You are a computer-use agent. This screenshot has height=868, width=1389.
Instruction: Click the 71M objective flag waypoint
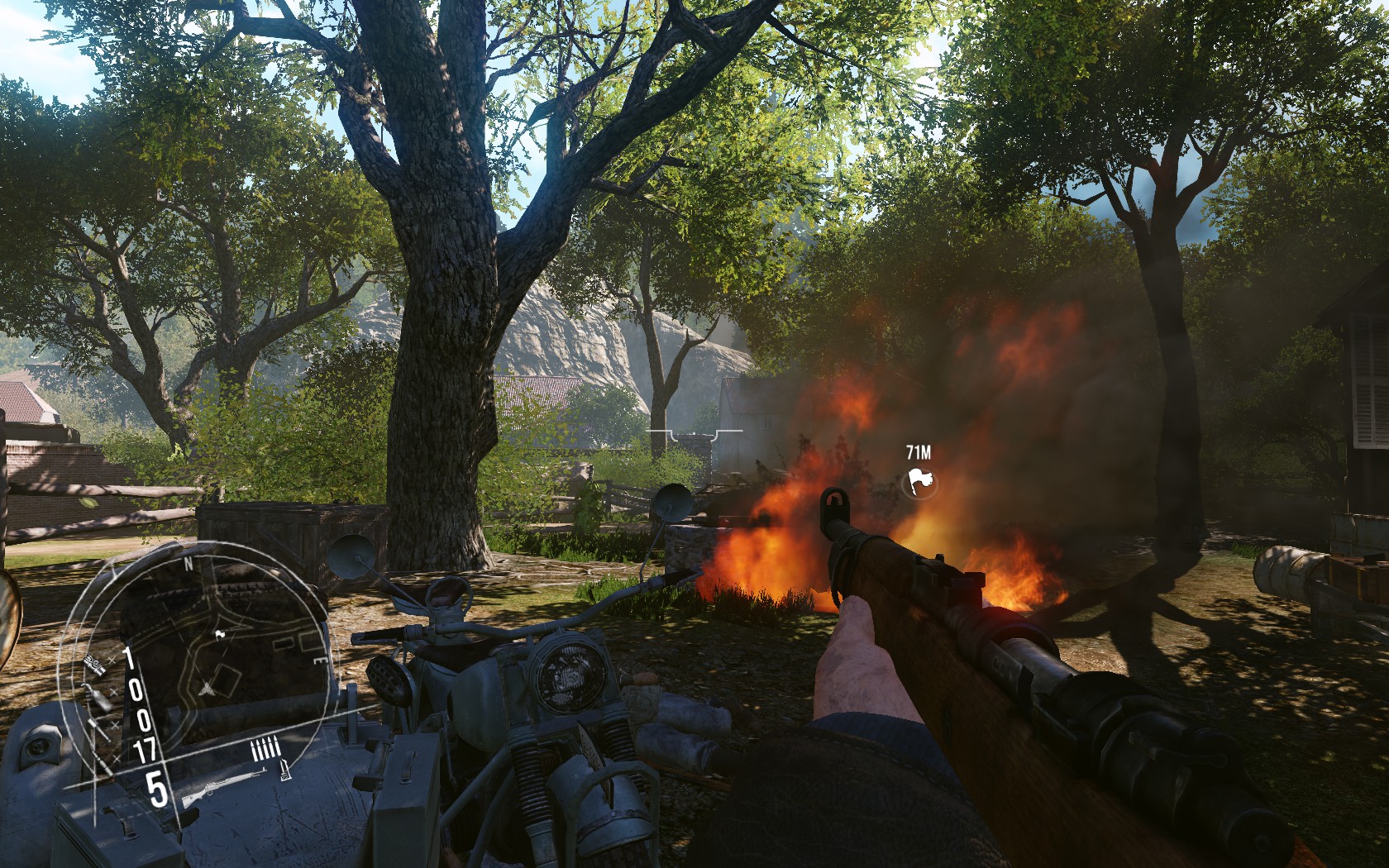(x=919, y=481)
